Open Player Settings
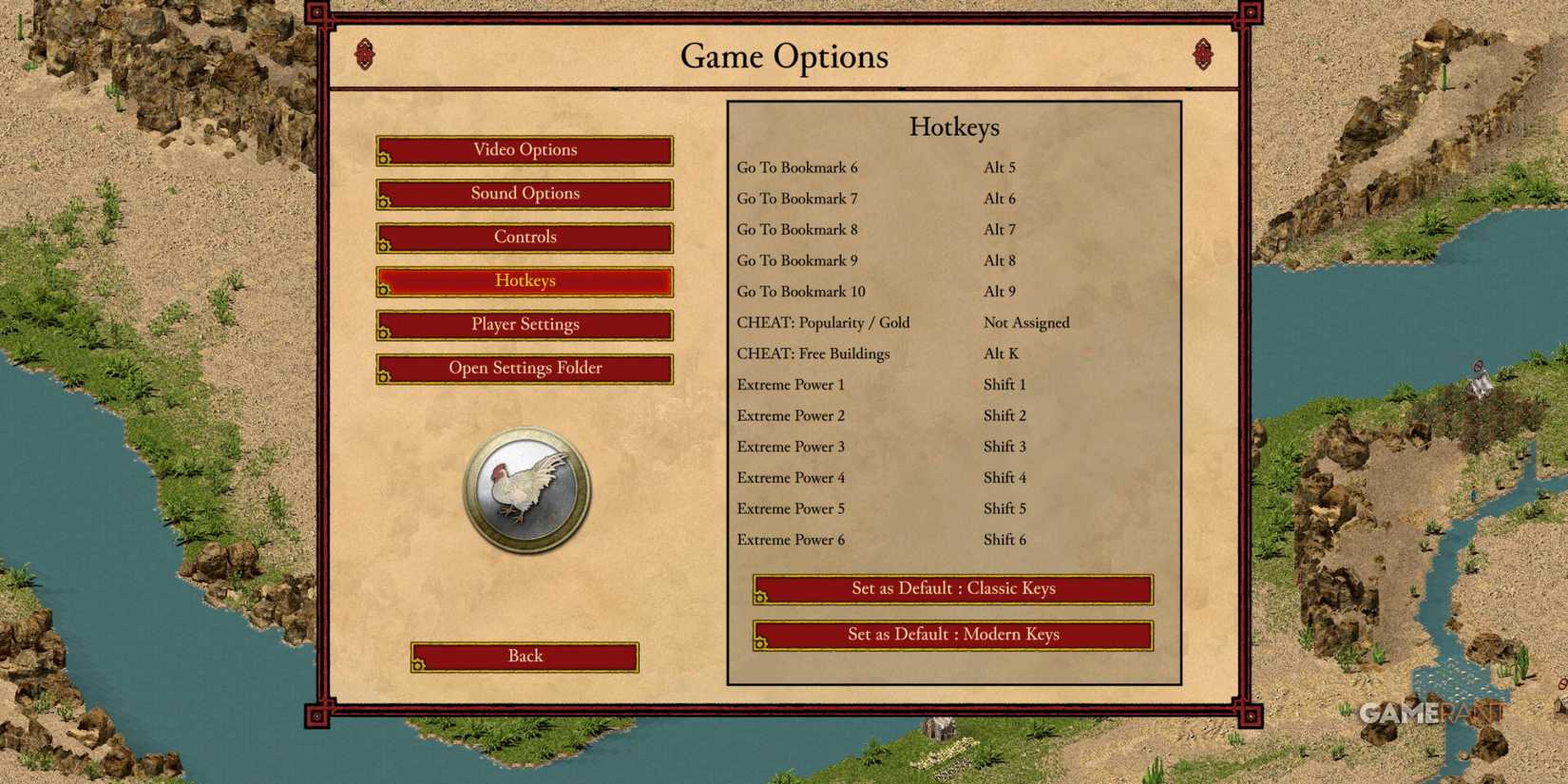This screenshot has height=784, width=1568. tap(524, 324)
